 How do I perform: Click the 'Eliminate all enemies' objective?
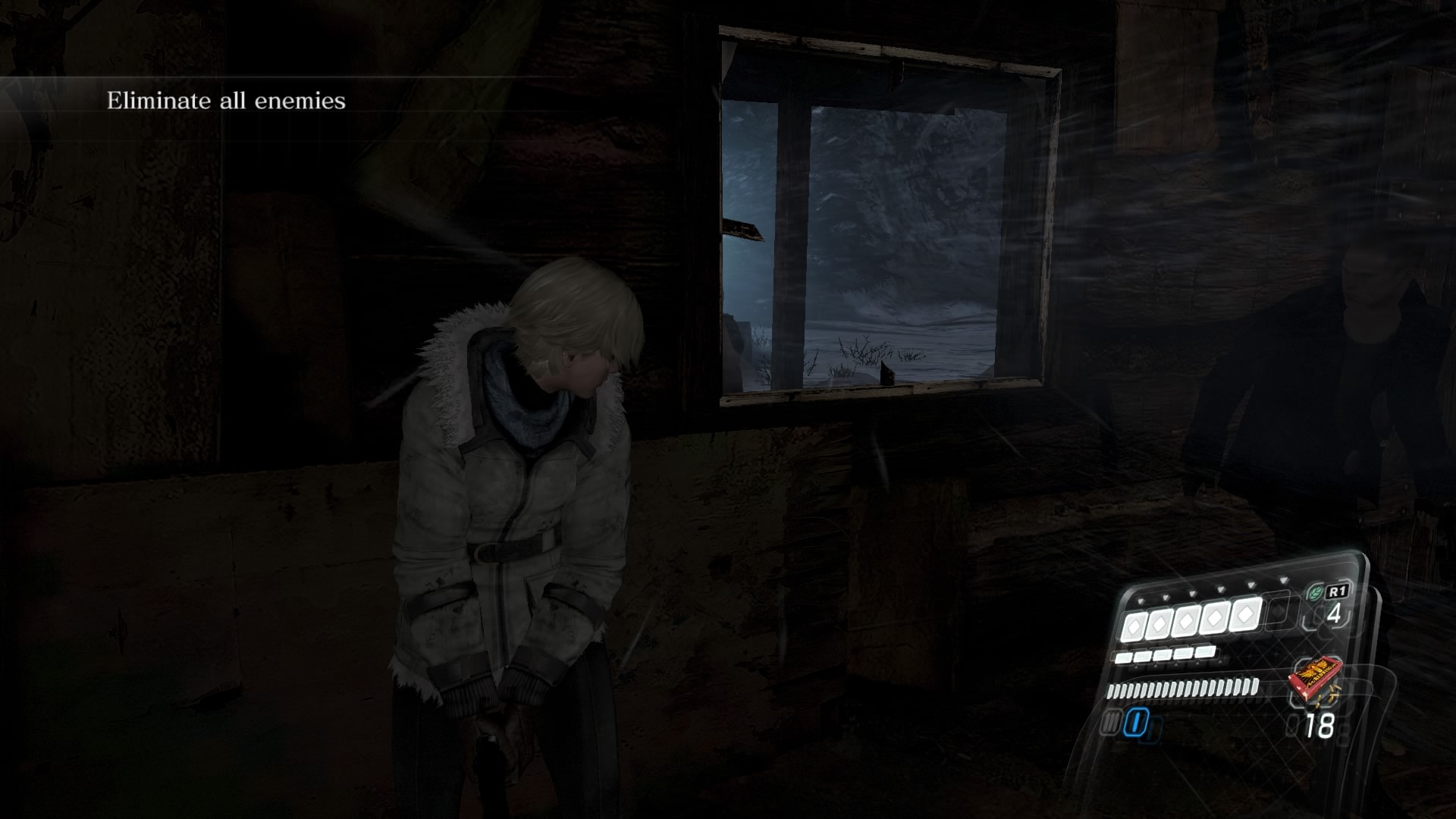click(226, 101)
